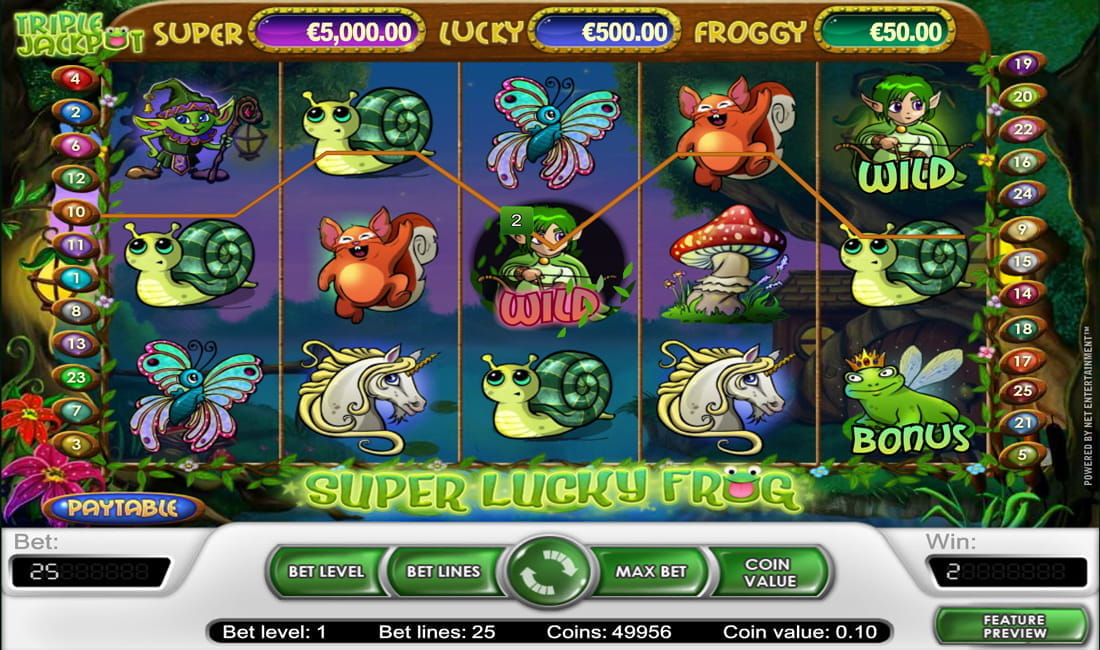This screenshot has width=1100, height=650.
Task: Choose bet line 13 marker
Action: coord(76,344)
